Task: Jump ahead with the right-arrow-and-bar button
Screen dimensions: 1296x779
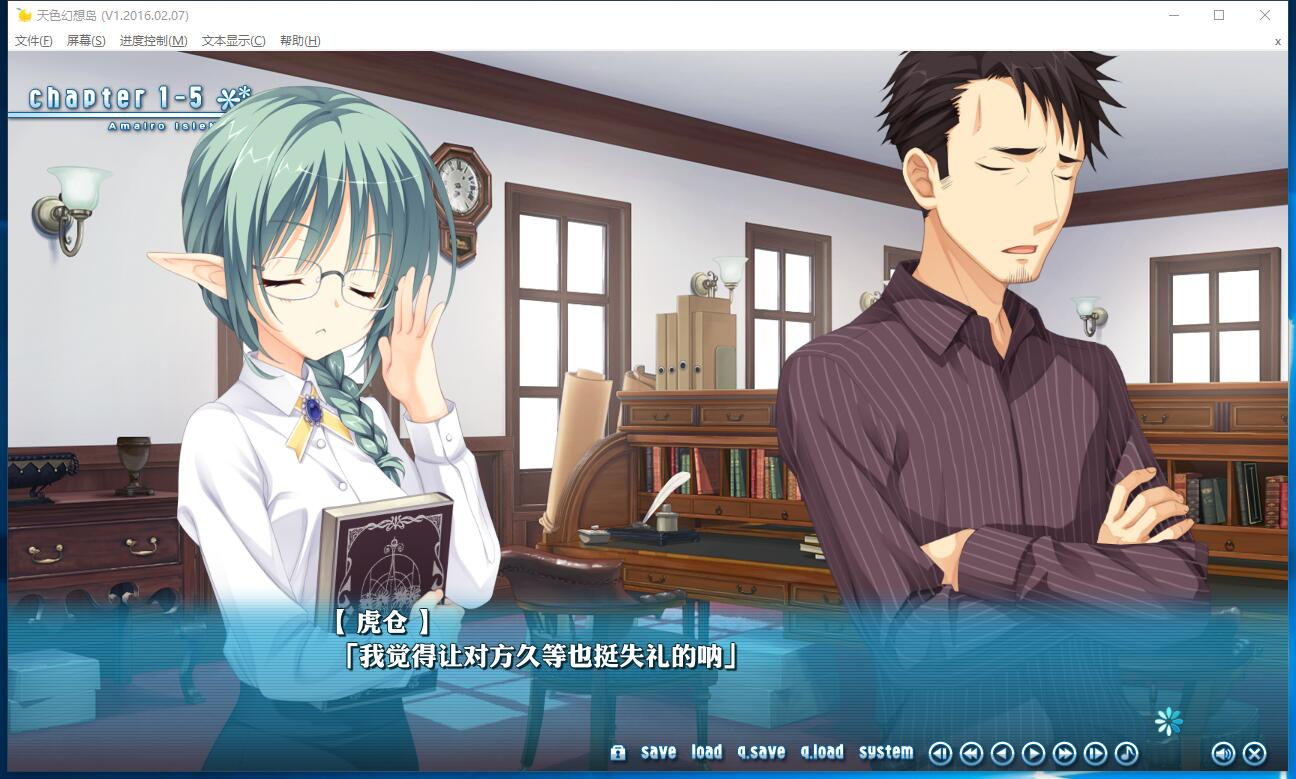Action: 1095,753
